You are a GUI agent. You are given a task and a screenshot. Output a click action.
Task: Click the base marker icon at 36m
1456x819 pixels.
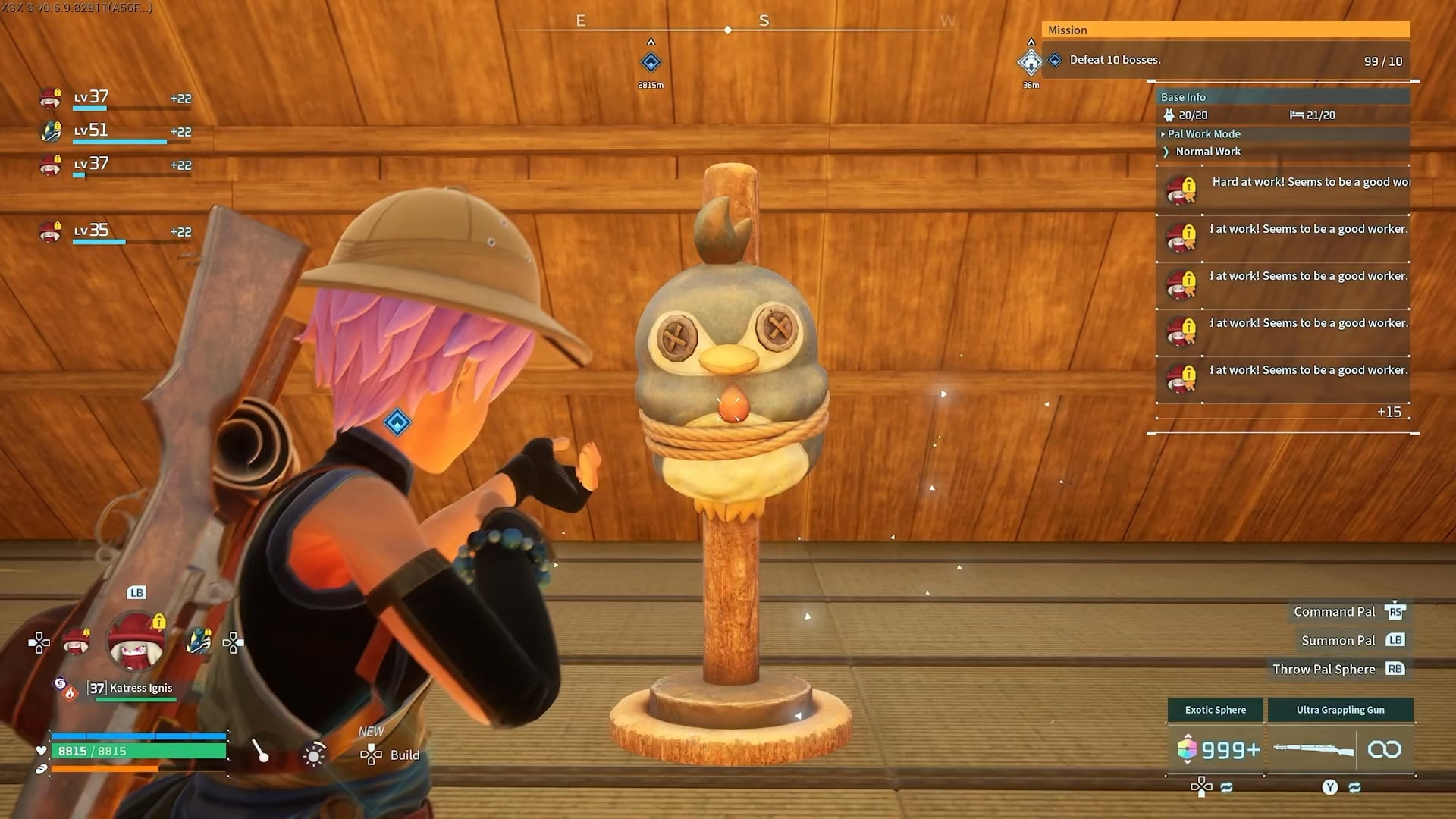click(x=1031, y=62)
